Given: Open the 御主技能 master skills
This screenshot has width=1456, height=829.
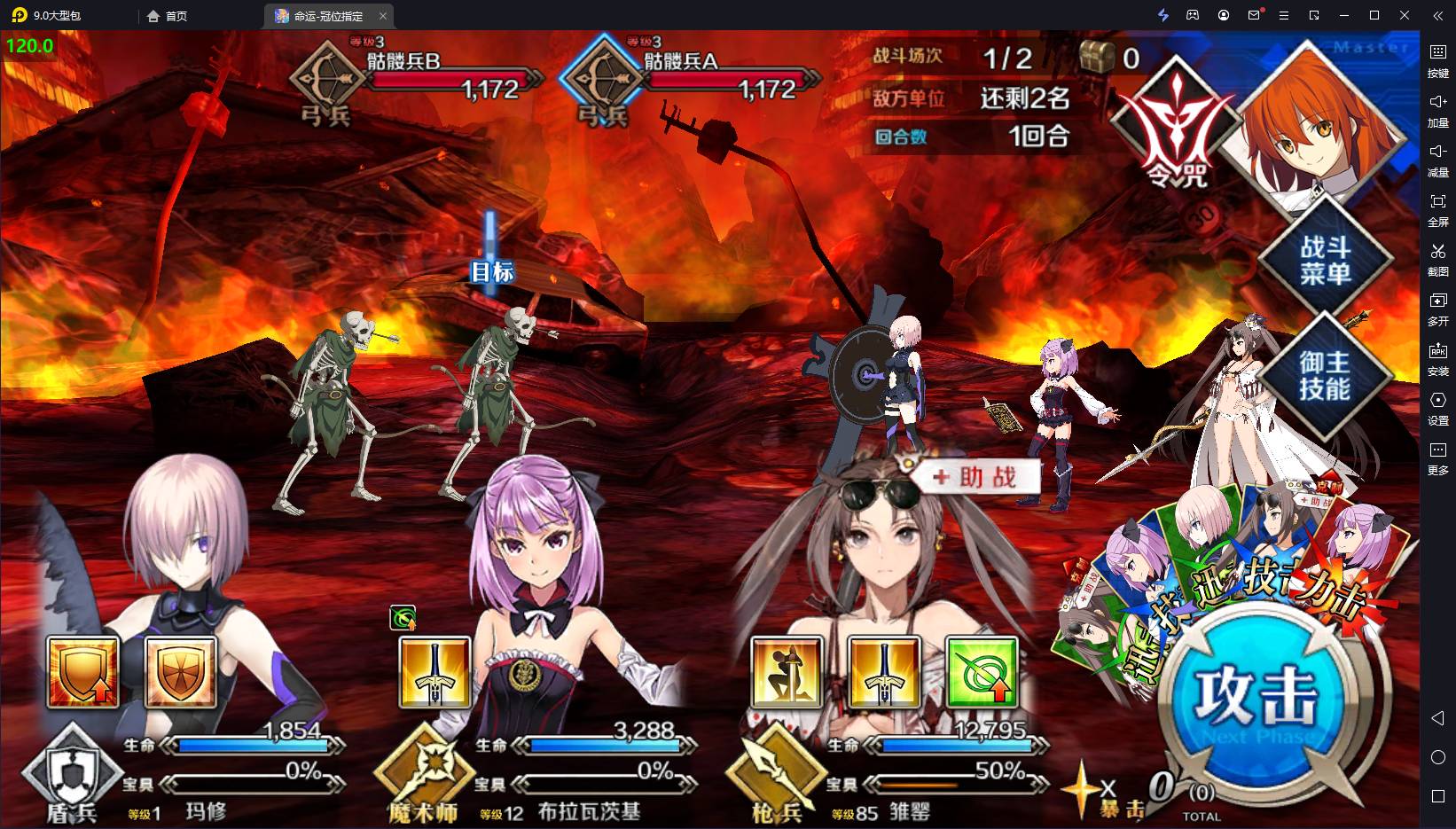Looking at the screenshot, I should [1324, 375].
